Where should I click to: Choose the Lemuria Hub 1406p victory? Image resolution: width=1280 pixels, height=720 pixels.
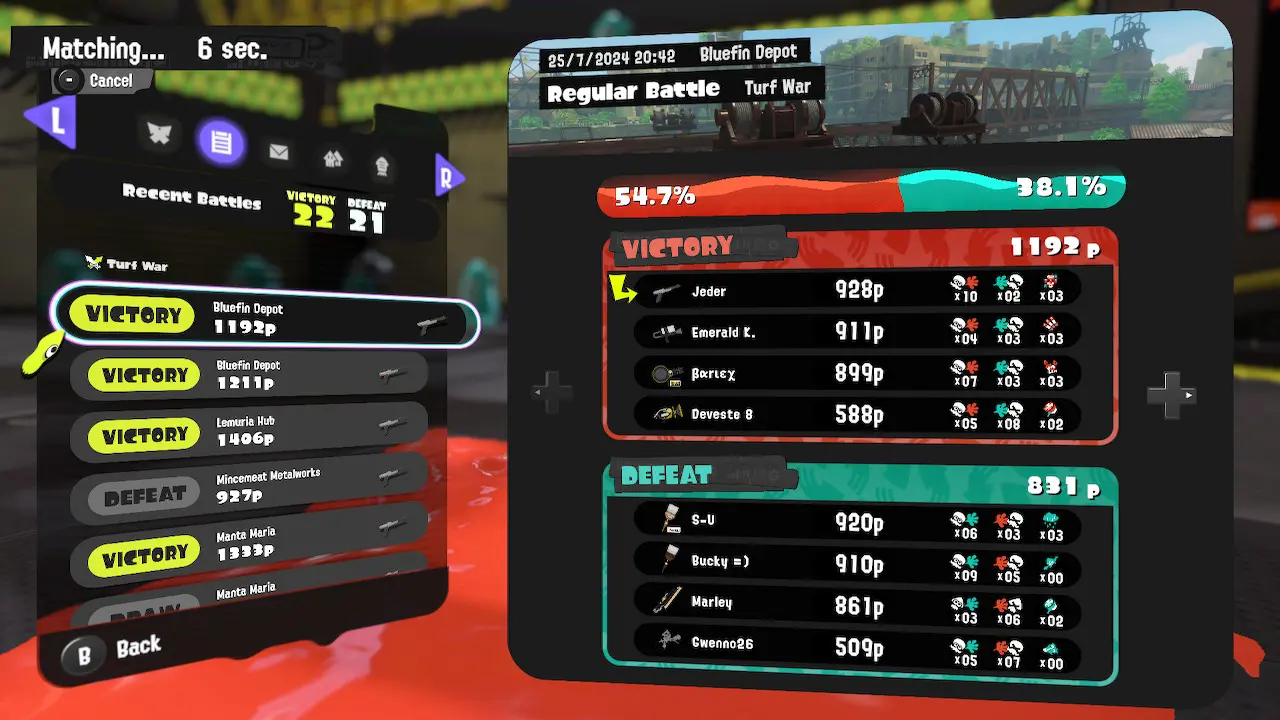[x=250, y=434]
